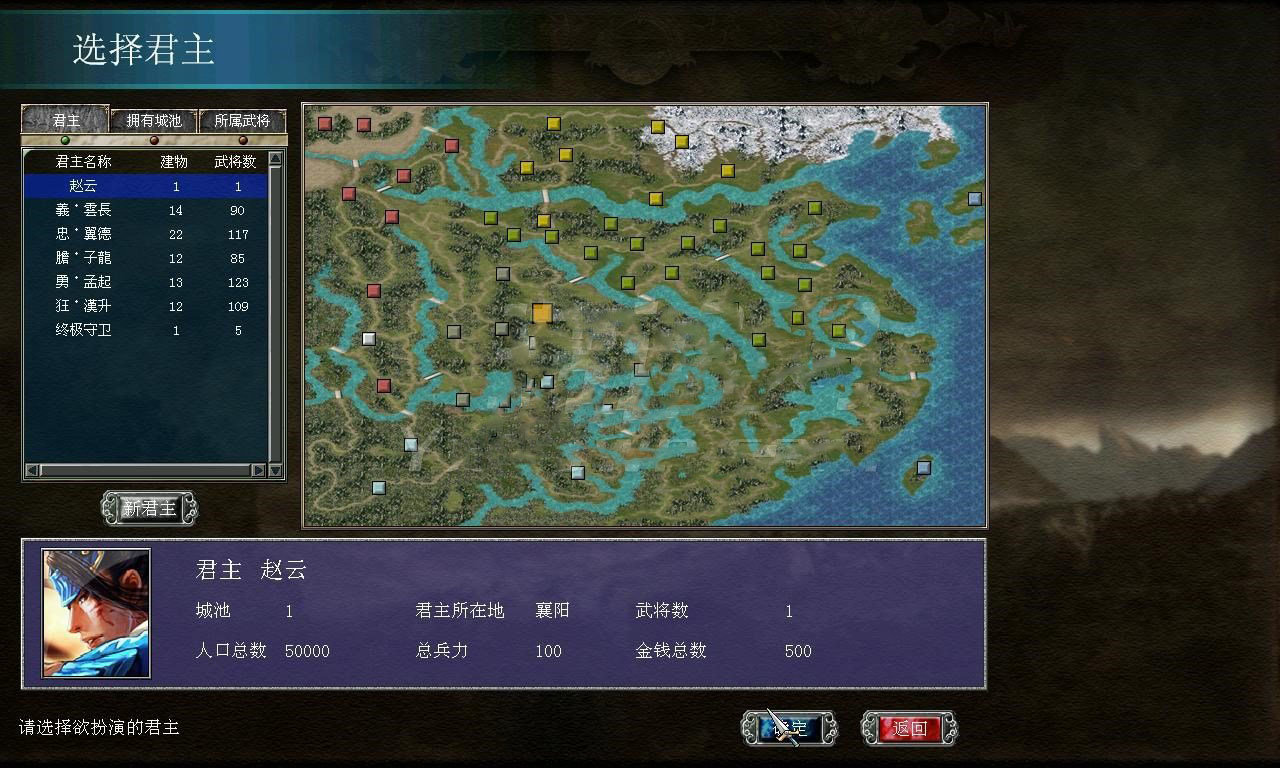This screenshot has height=768, width=1280.
Task: Toggle the green indicator under the 君主 tab
Action: click(64, 141)
